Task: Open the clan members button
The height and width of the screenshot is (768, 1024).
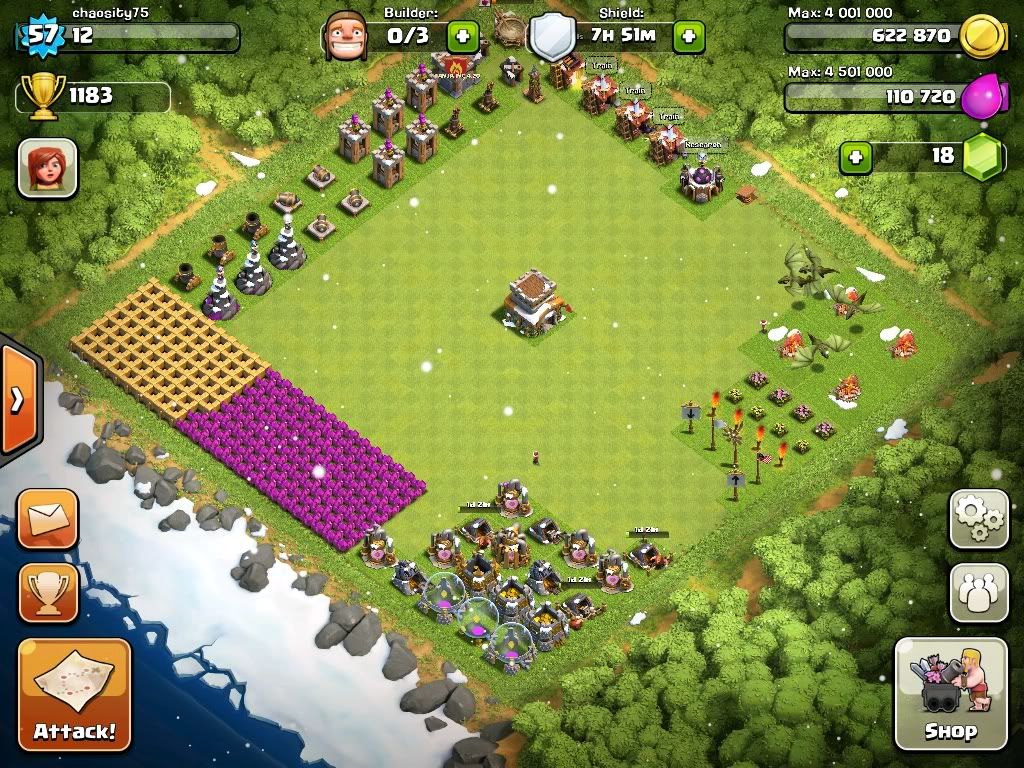Action: (978, 593)
